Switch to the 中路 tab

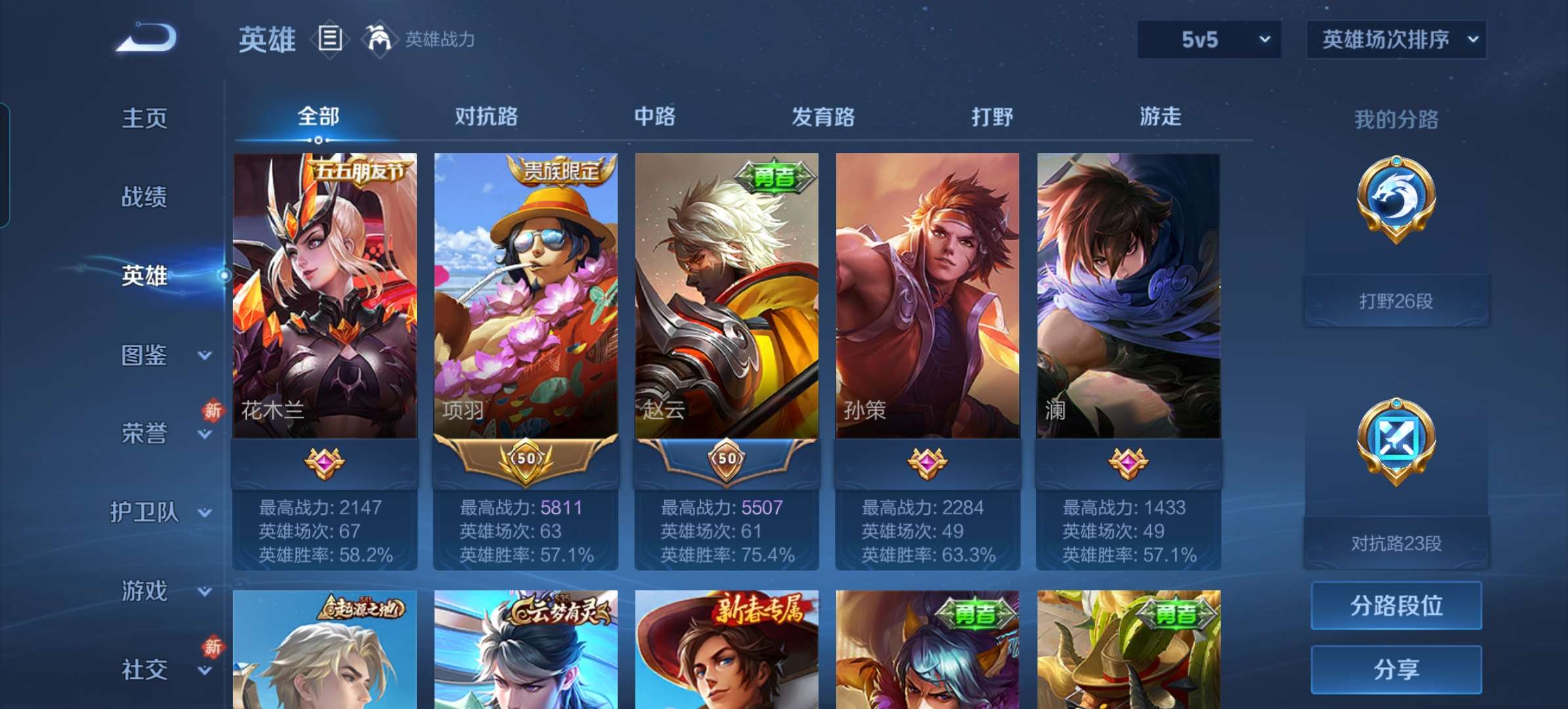coord(654,117)
